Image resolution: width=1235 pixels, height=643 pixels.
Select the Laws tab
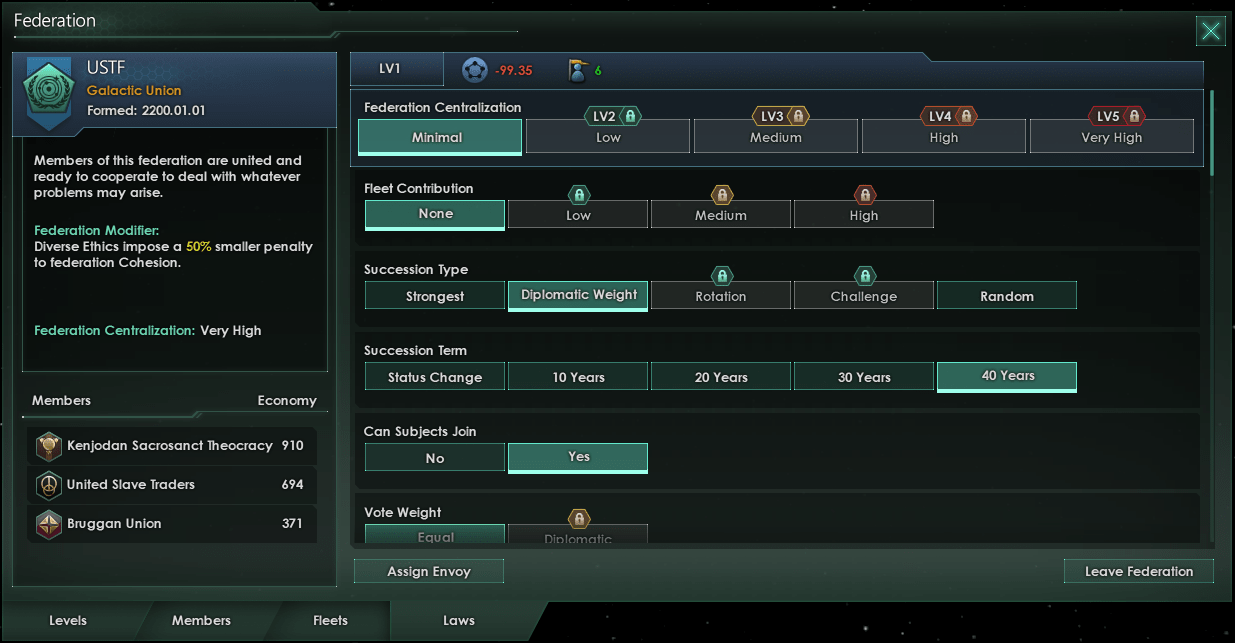pos(459,620)
